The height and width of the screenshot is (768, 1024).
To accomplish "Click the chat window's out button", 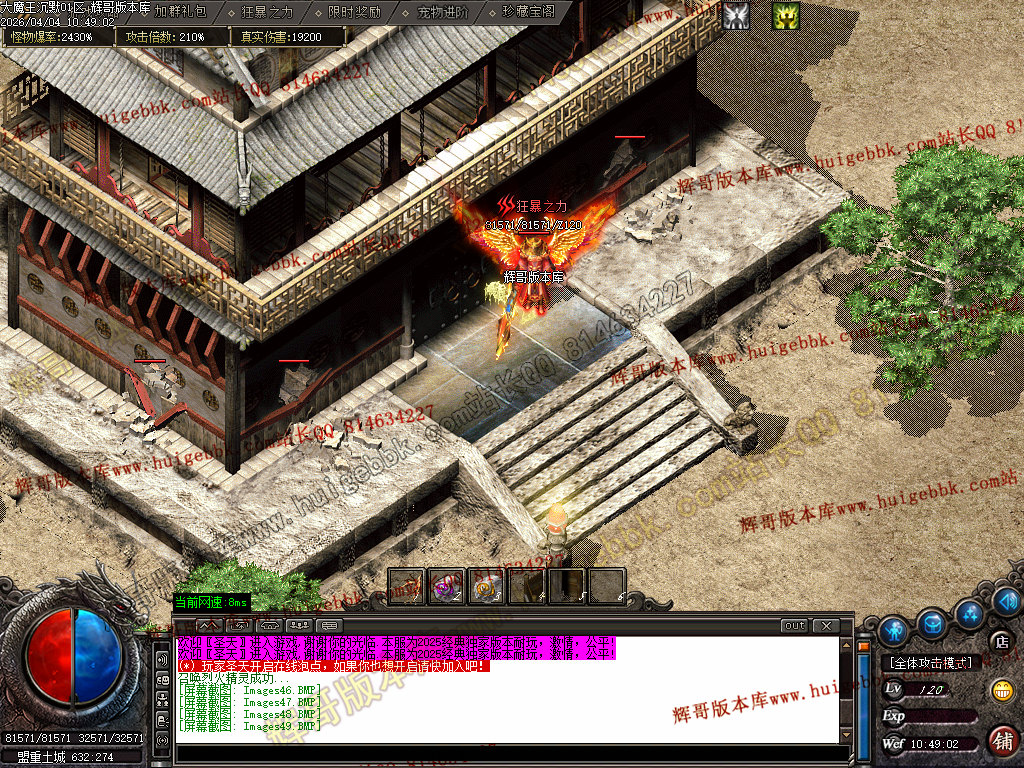I will 794,625.
